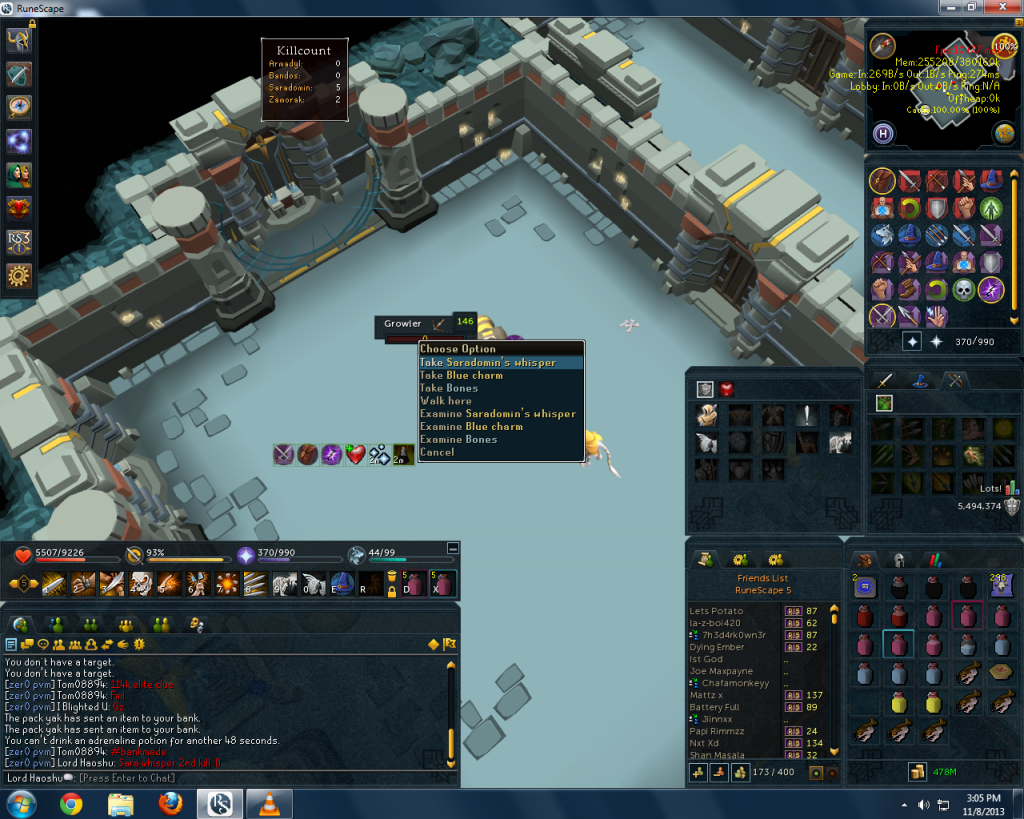Cancel the Choose Option menu
This screenshot has height=819, width=1024.
point(436,452)
